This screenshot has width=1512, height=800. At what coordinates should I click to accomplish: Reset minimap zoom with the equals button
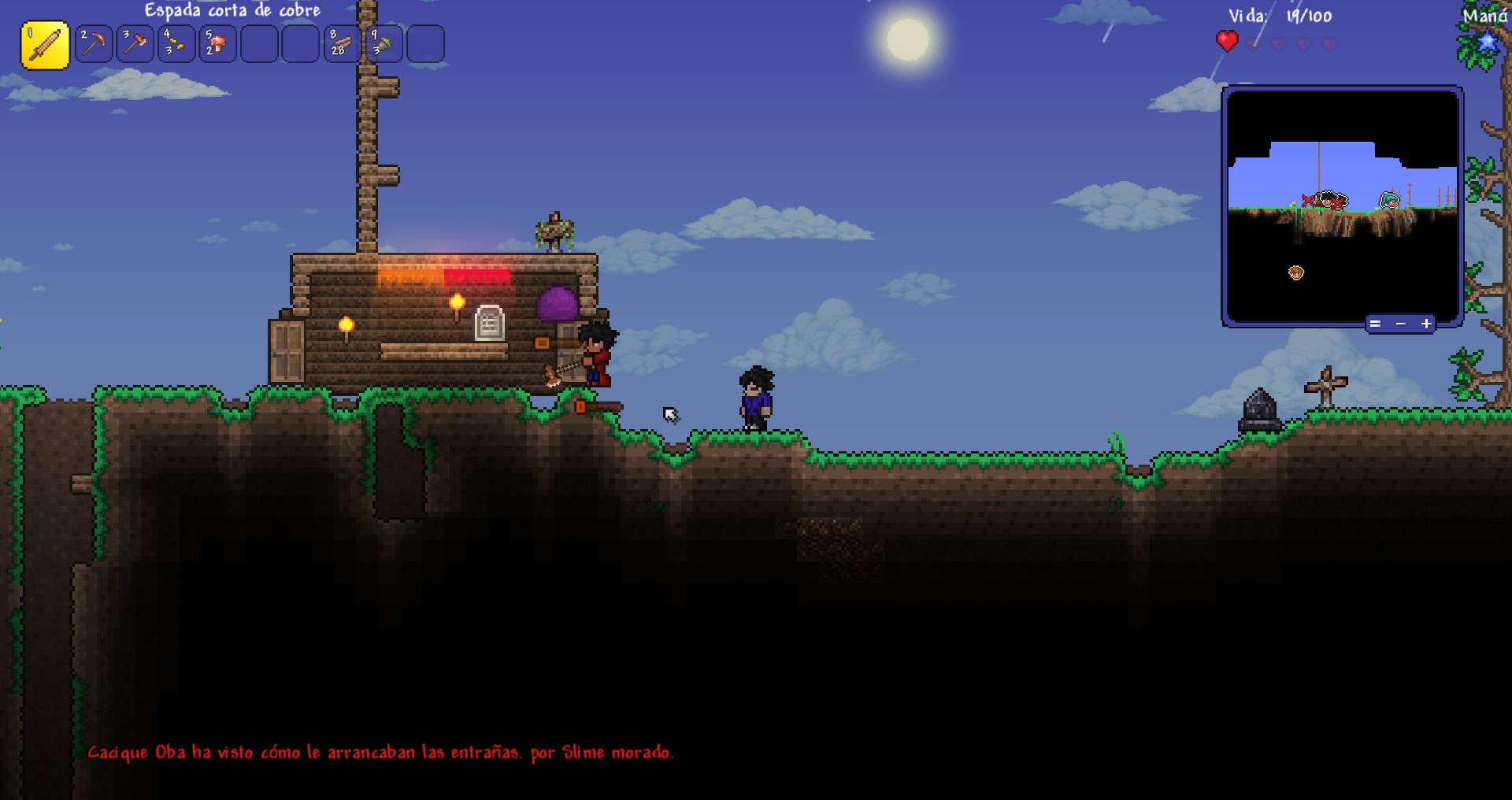click(1374, 324)
